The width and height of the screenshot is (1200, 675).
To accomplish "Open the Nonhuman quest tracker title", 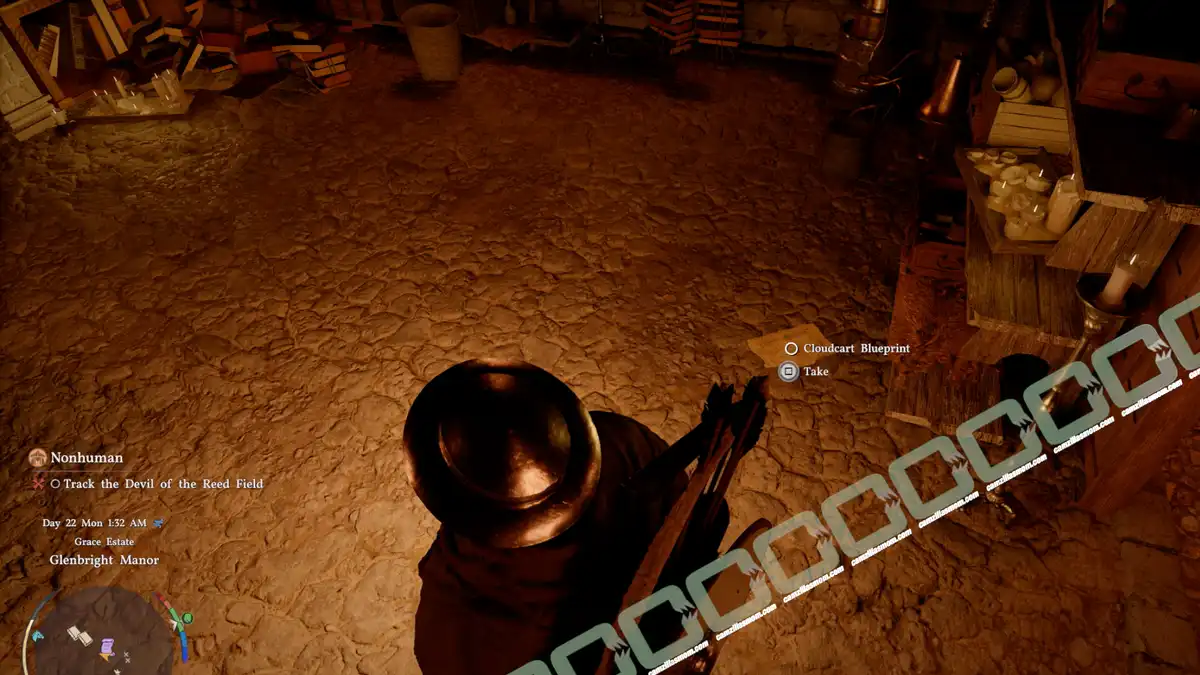I will (87, 458).
